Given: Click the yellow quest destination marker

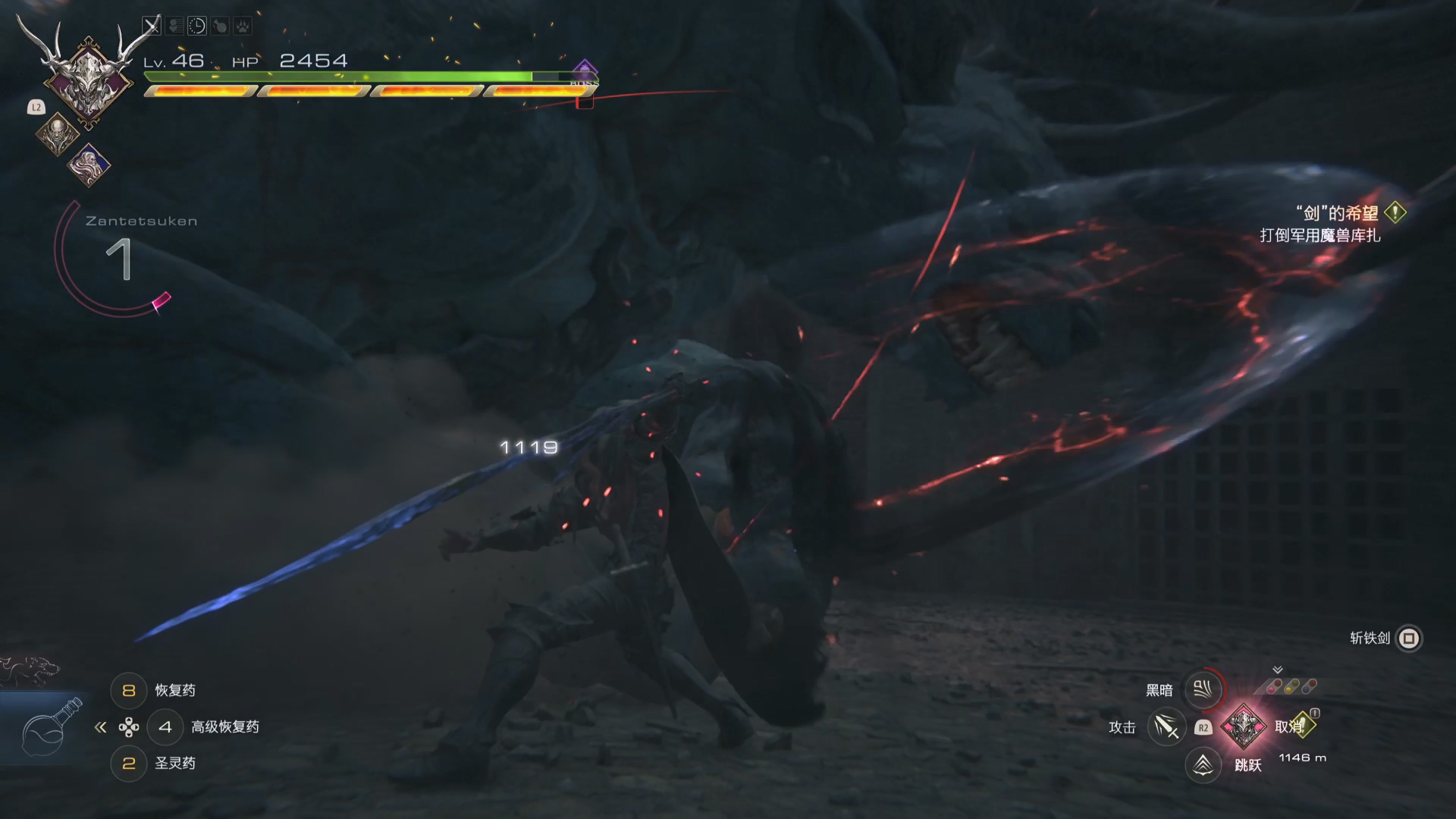Looking at the screenshot, I should (1301, 726).
